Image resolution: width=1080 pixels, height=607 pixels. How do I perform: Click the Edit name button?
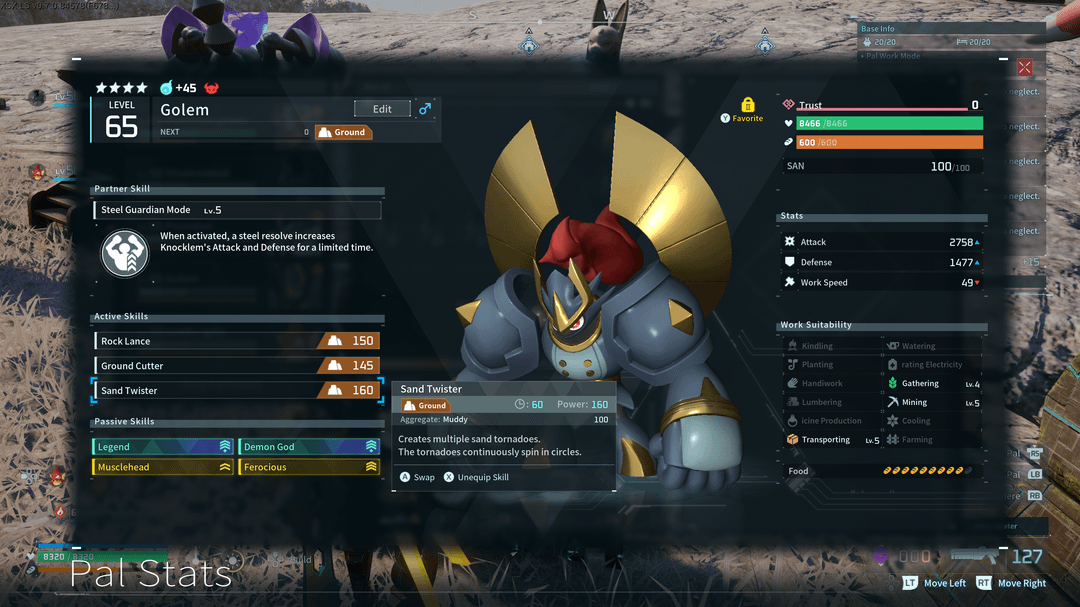pyautogui.click(x=382, y=109)
